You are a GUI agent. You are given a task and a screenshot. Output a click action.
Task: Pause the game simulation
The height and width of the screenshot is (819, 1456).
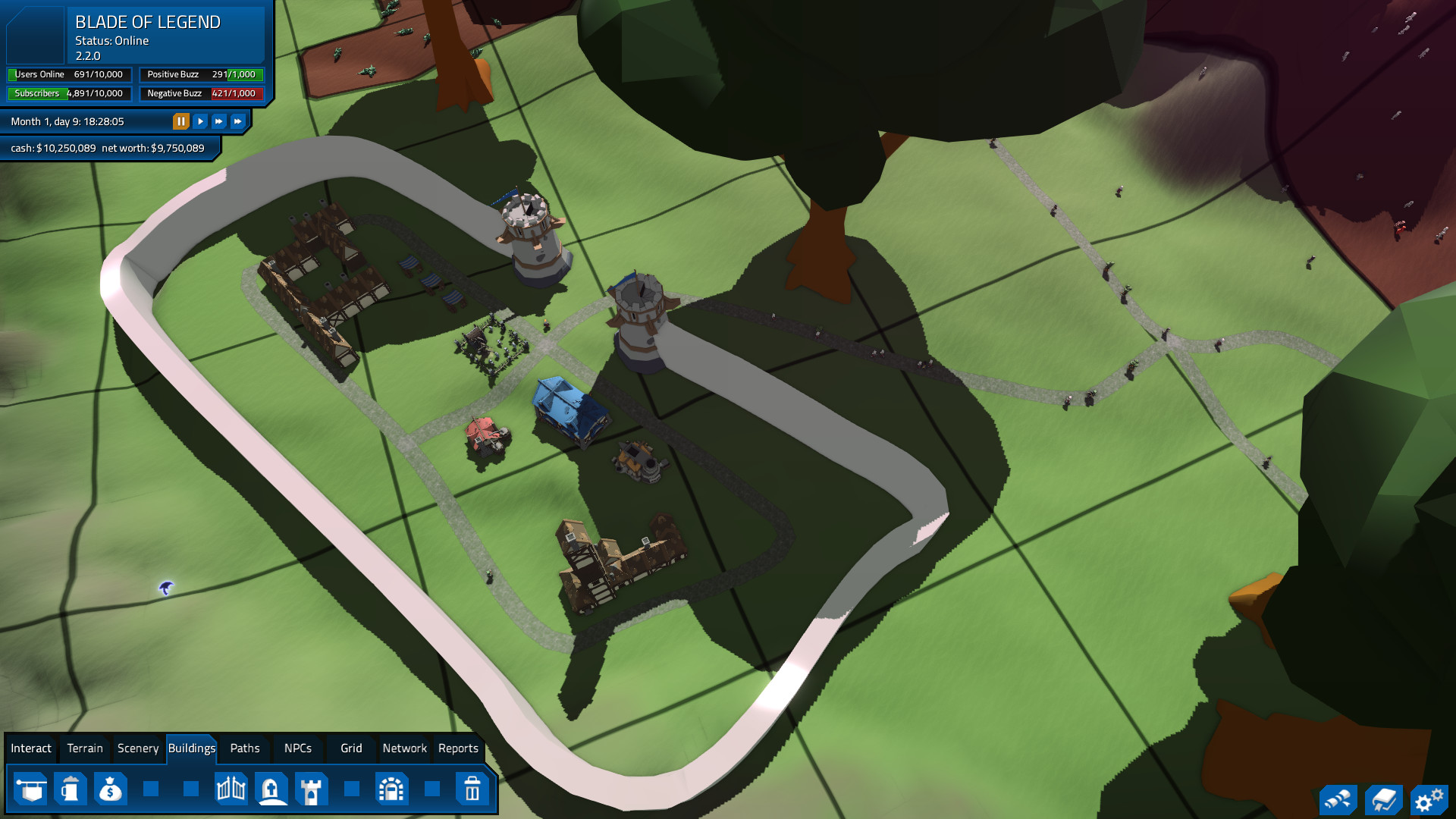(x=180, y=121)
